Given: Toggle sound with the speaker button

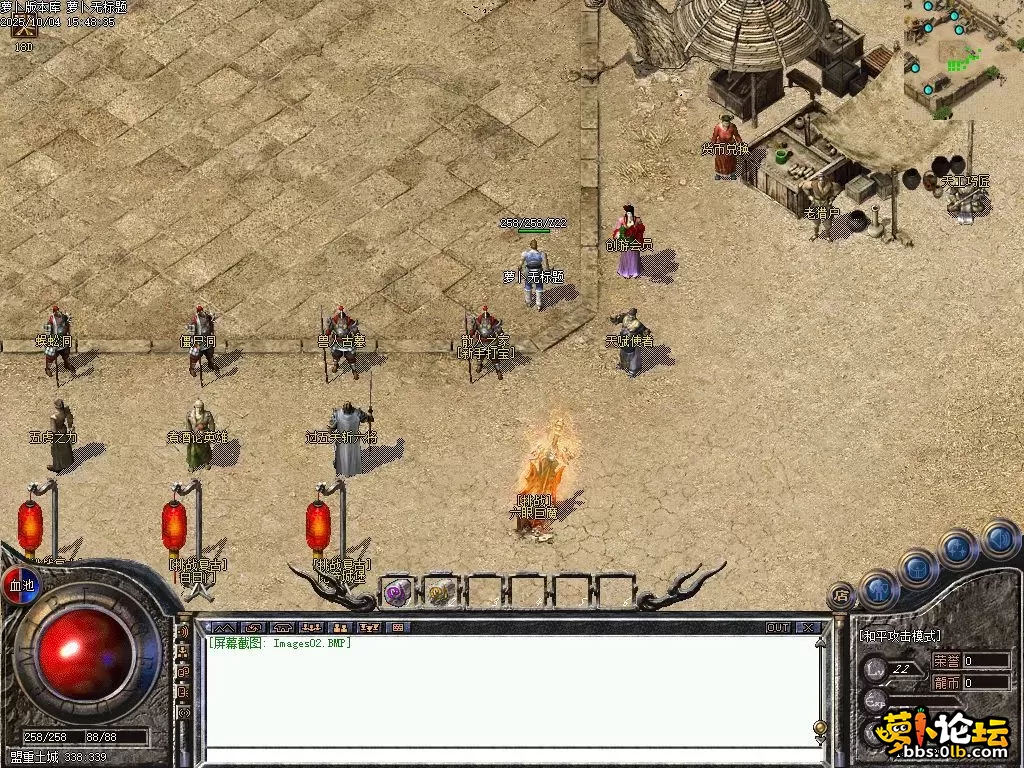Looking at the screenshot, I should [999, 539].
